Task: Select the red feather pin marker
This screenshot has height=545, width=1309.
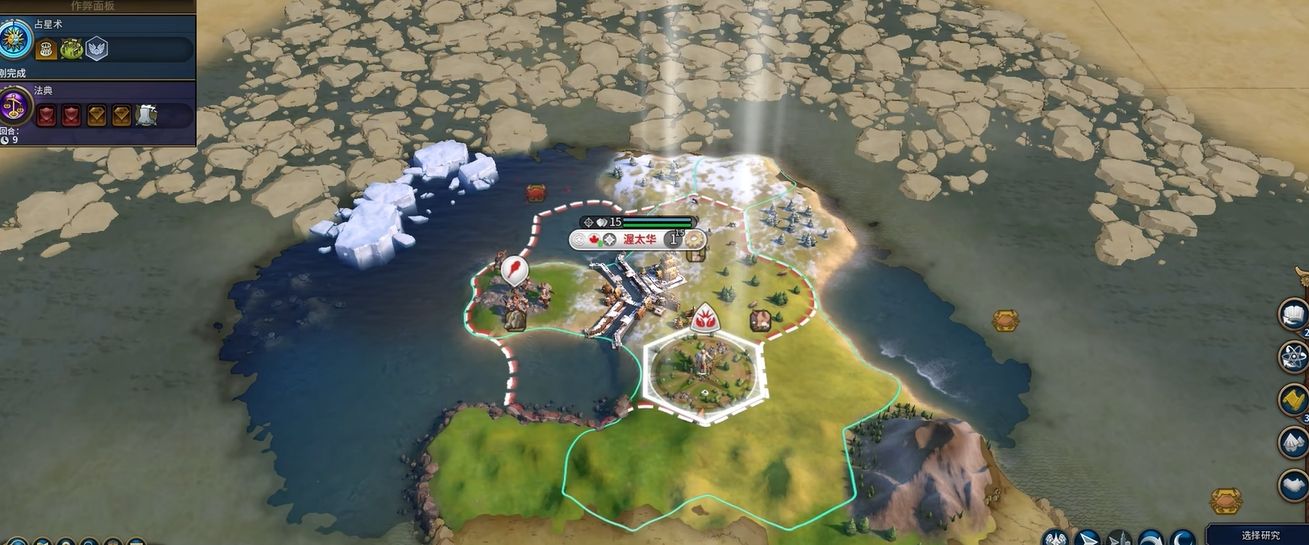Action: click(x=514, y=270)
